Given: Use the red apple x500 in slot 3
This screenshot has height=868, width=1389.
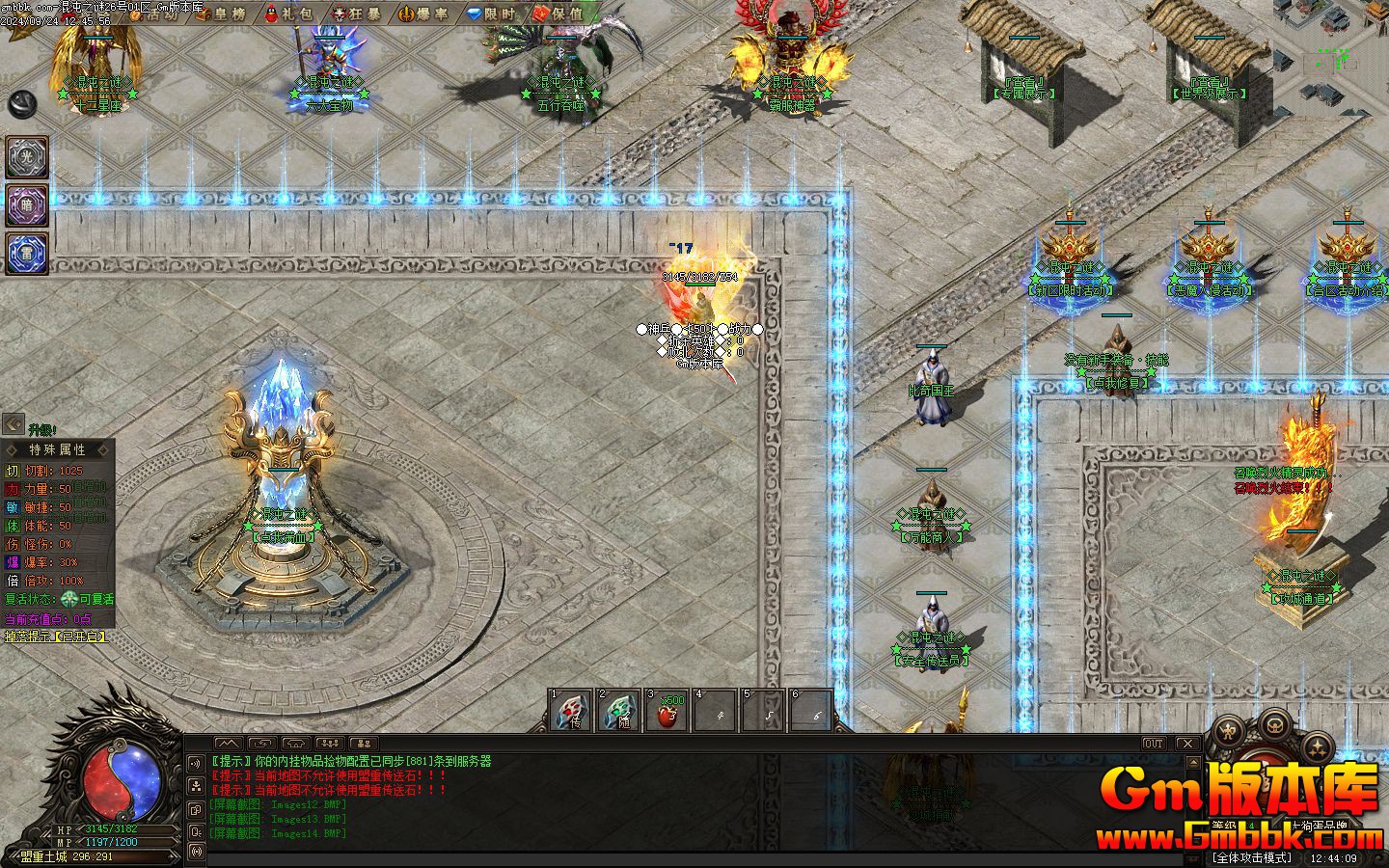Looking at the screenshot, I should point(667,712).
